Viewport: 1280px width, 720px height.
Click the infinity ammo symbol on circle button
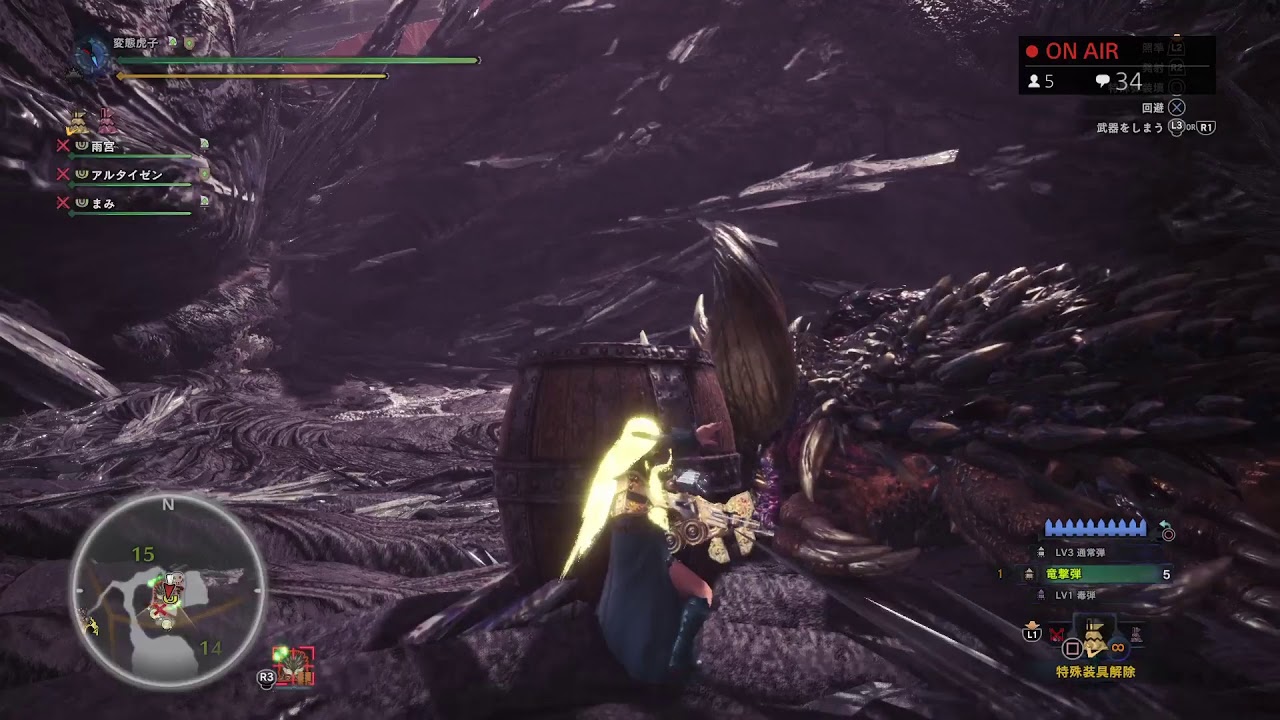tap(1117, 647)
